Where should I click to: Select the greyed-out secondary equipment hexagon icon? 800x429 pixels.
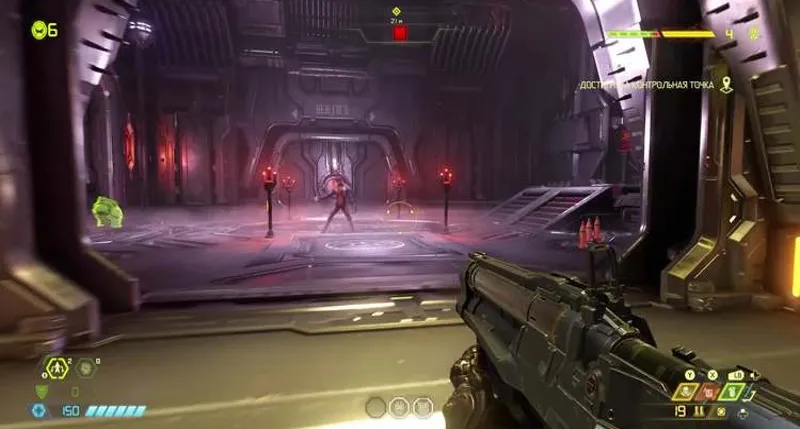click(x=87, y=367)
